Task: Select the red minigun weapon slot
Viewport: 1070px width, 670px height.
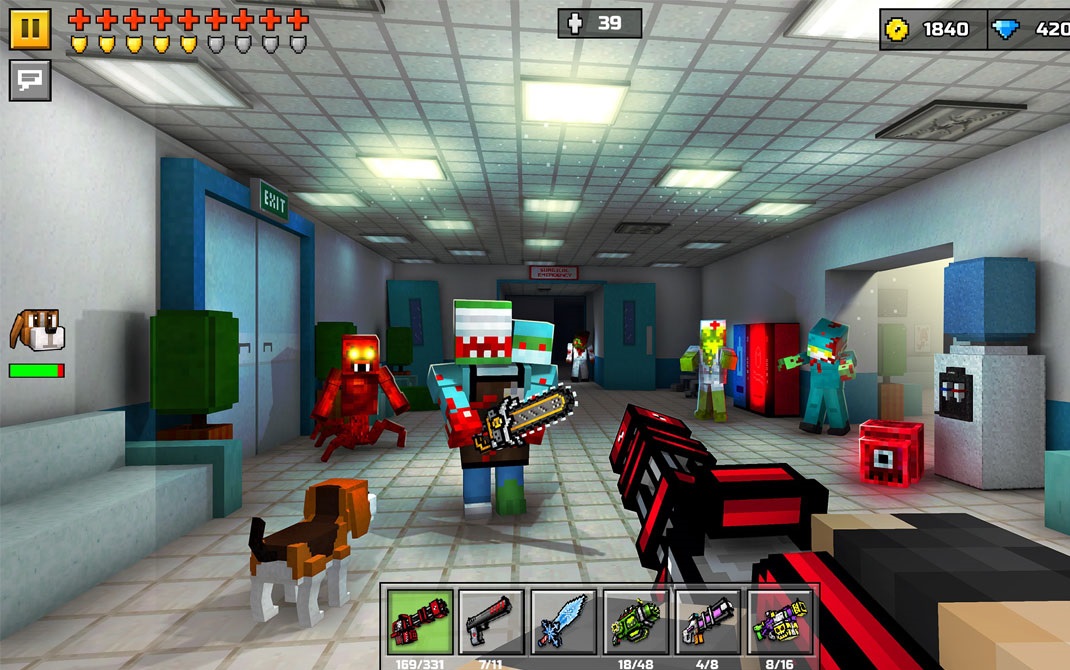Action: point(420,621)
